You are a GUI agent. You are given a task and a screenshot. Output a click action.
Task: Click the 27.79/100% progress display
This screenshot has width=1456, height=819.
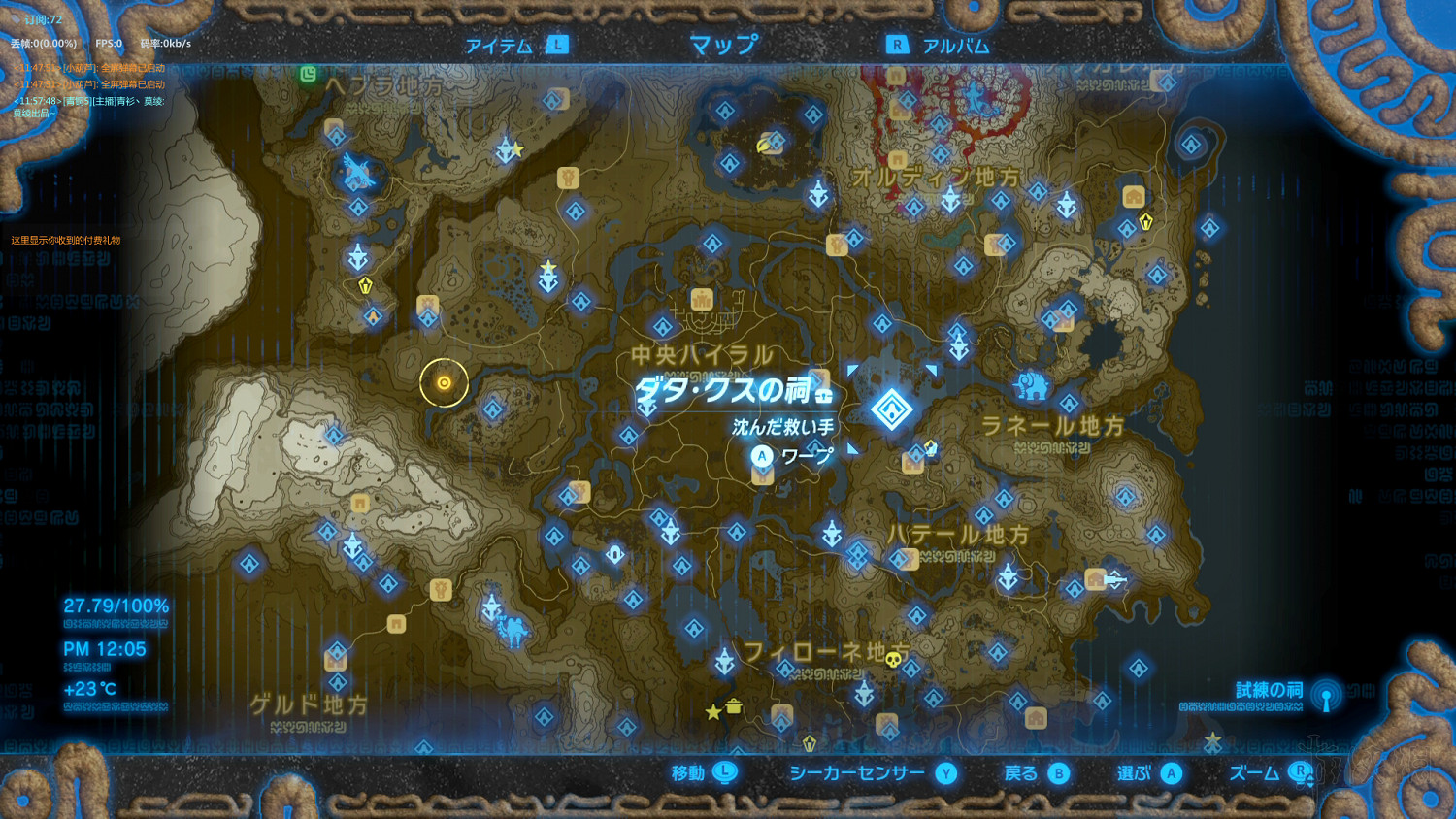115,604
